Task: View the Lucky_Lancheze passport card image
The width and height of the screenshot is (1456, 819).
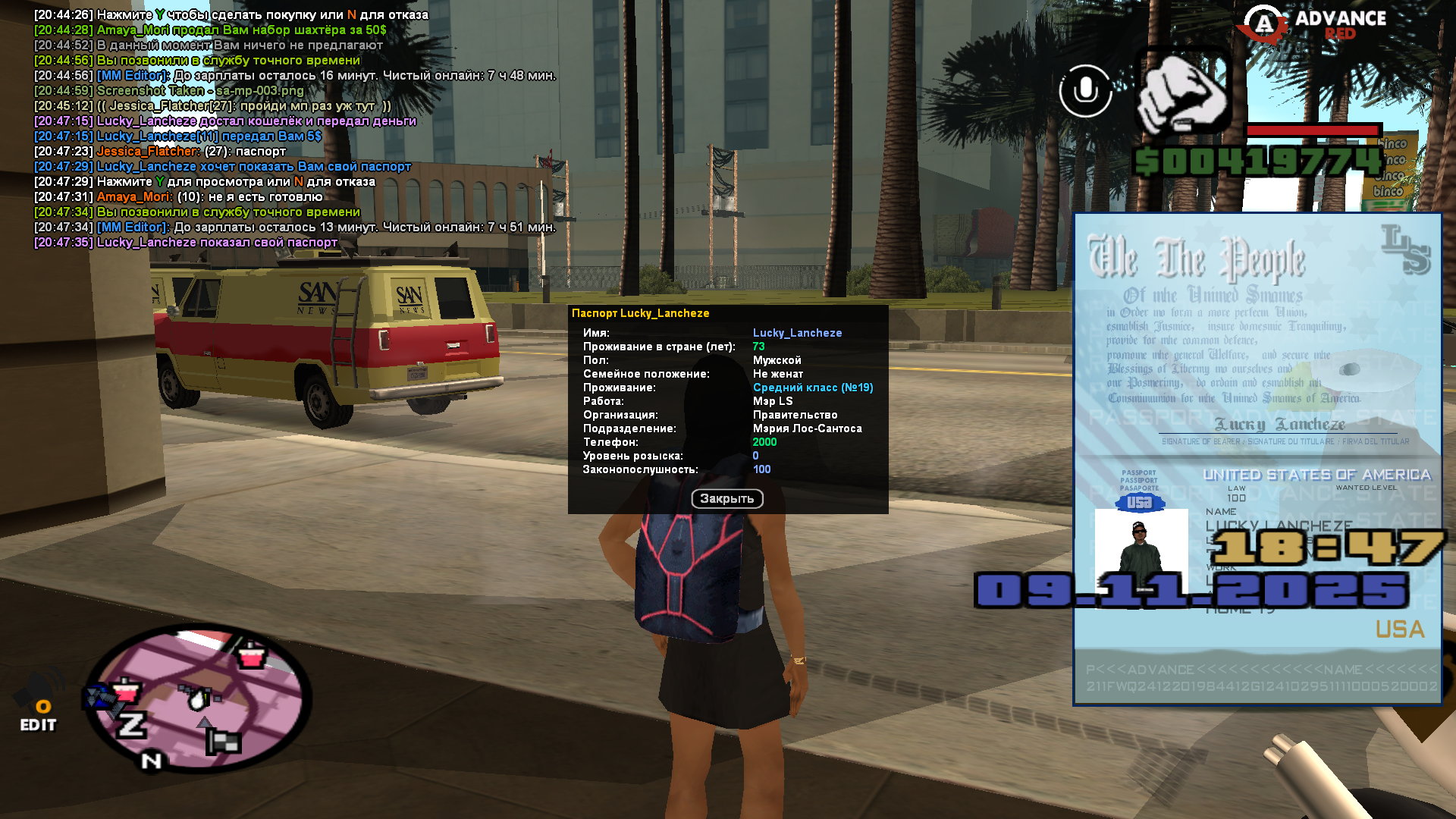Action: pos(1257,459)
